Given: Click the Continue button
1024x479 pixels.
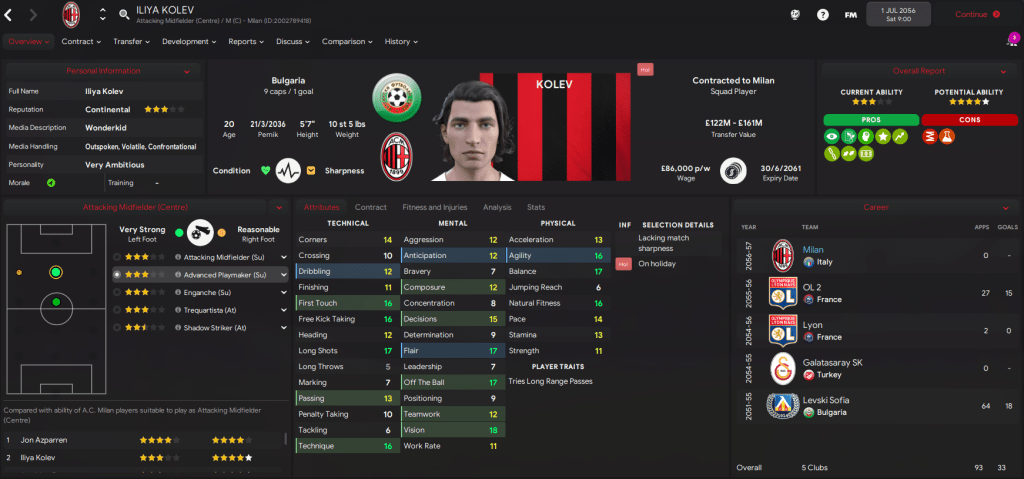Looking at the screenshot, I should tap(977, 14).
